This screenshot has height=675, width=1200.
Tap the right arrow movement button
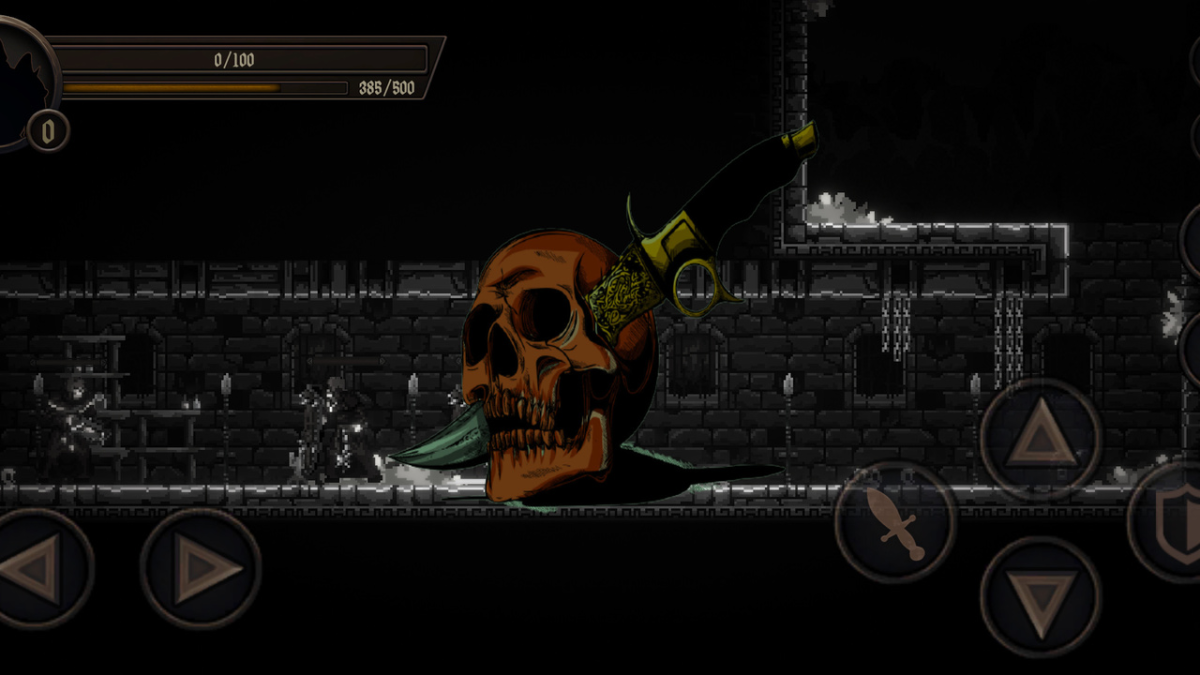tap(201, 568)
